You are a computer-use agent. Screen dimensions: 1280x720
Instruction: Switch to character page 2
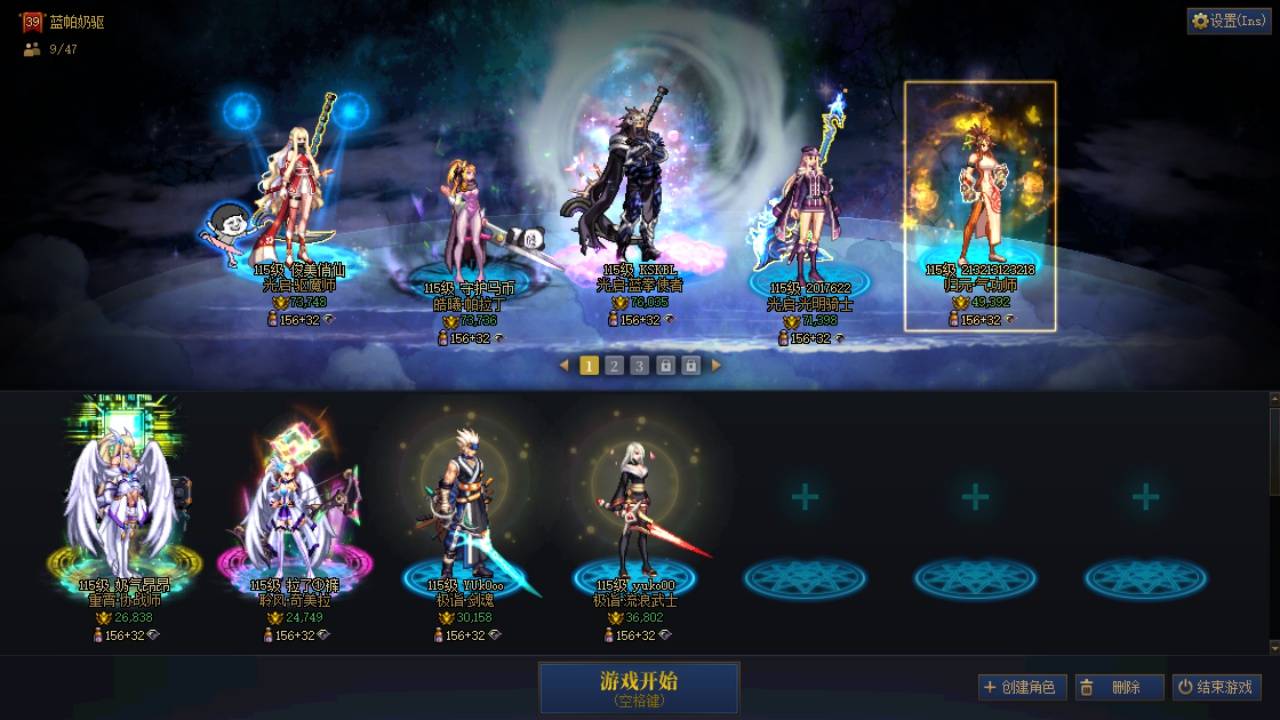point(614,365)
